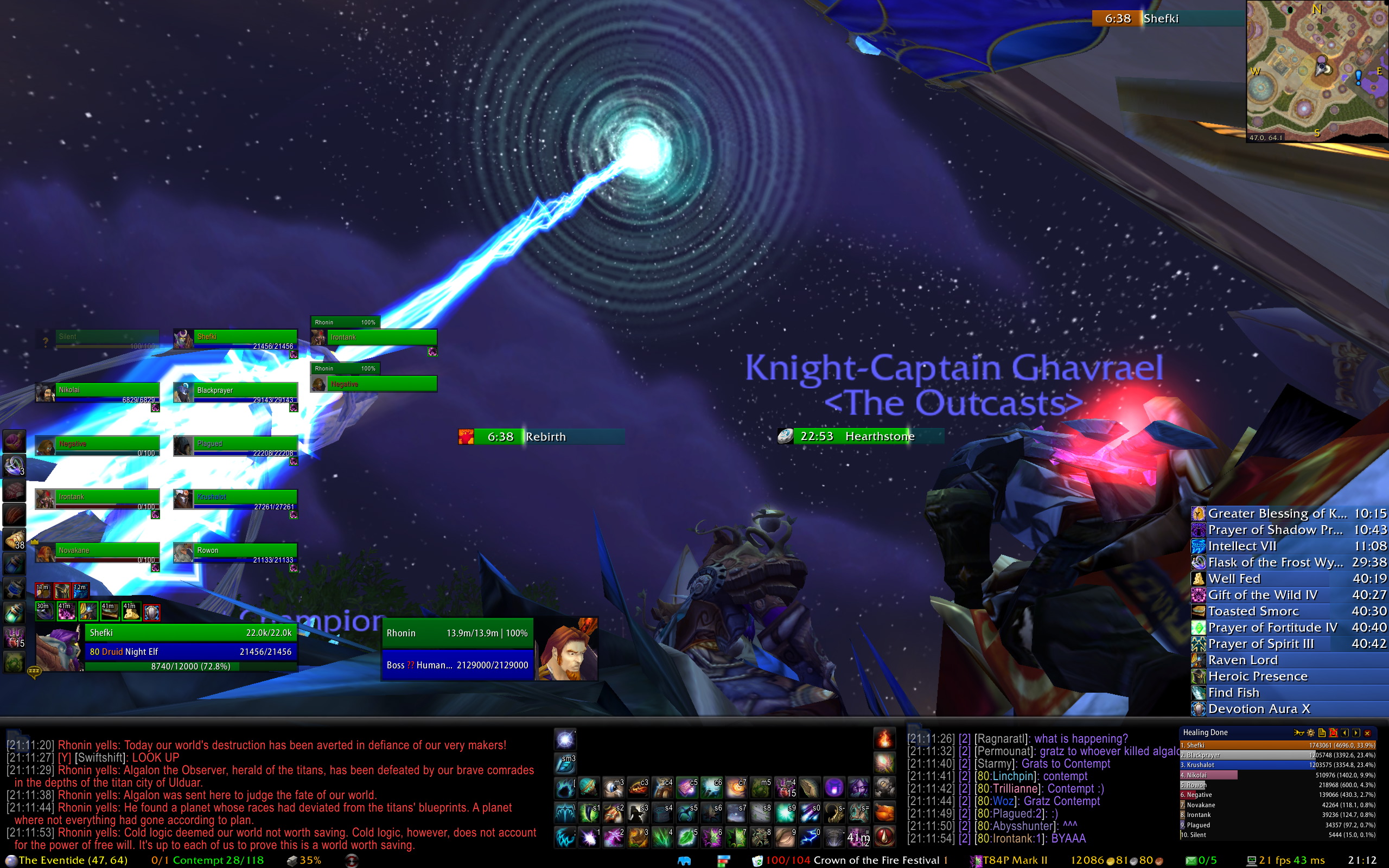Image resolution: width=1389 pixels, height=868 pixels.
Task: Activate the blue lightning ability on key 0
Action: [810, 838]
